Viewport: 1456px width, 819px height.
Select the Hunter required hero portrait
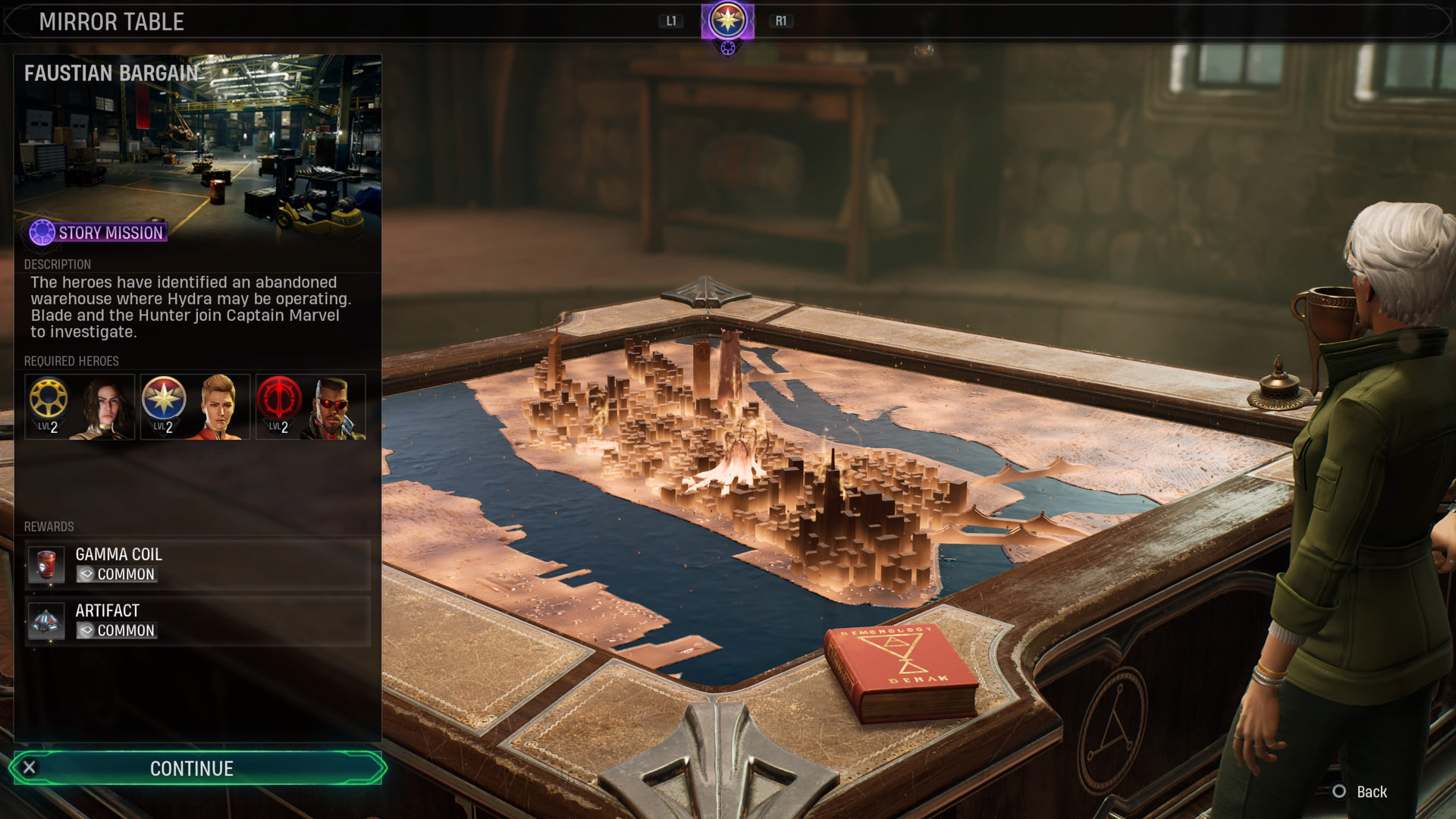coord(80,407)
